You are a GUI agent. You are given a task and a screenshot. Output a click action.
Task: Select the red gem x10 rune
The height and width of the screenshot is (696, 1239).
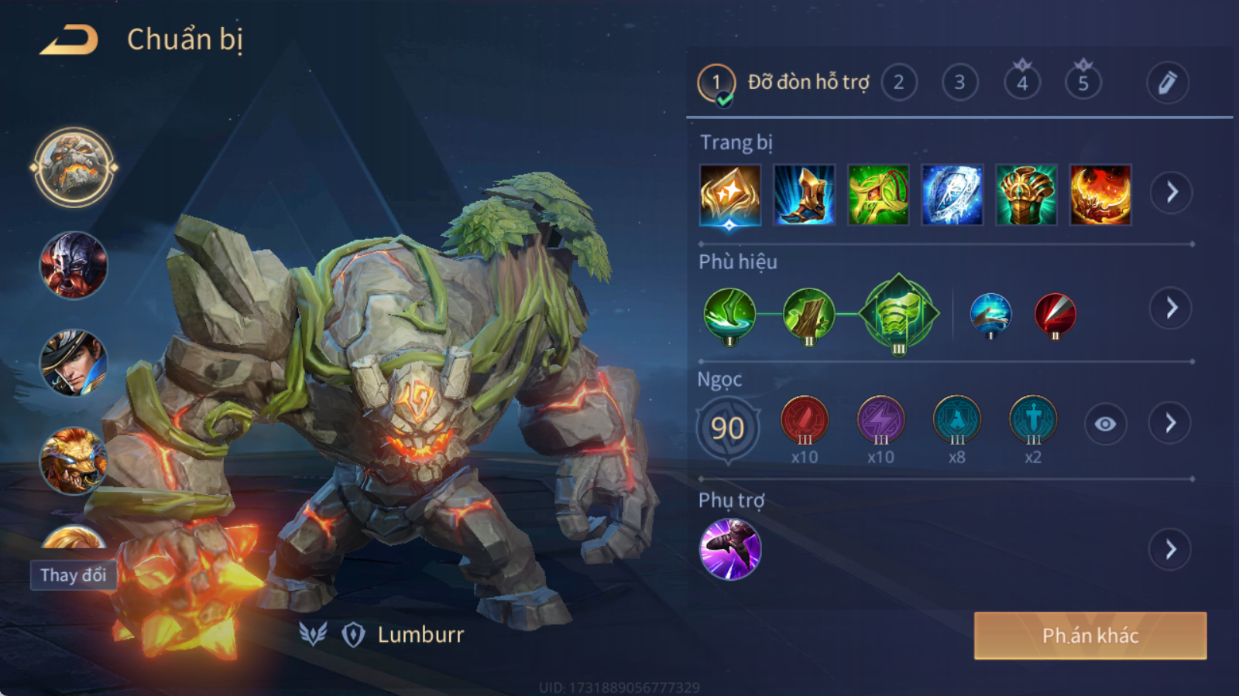point(804,421)
